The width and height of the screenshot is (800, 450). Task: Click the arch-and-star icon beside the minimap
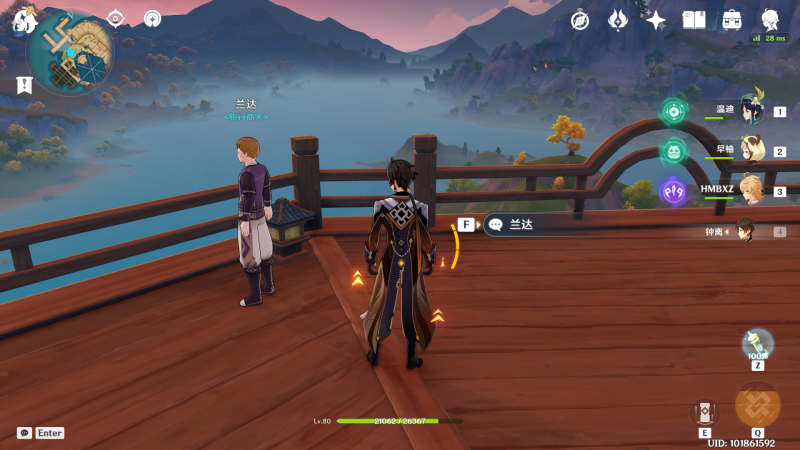(152, 18)
